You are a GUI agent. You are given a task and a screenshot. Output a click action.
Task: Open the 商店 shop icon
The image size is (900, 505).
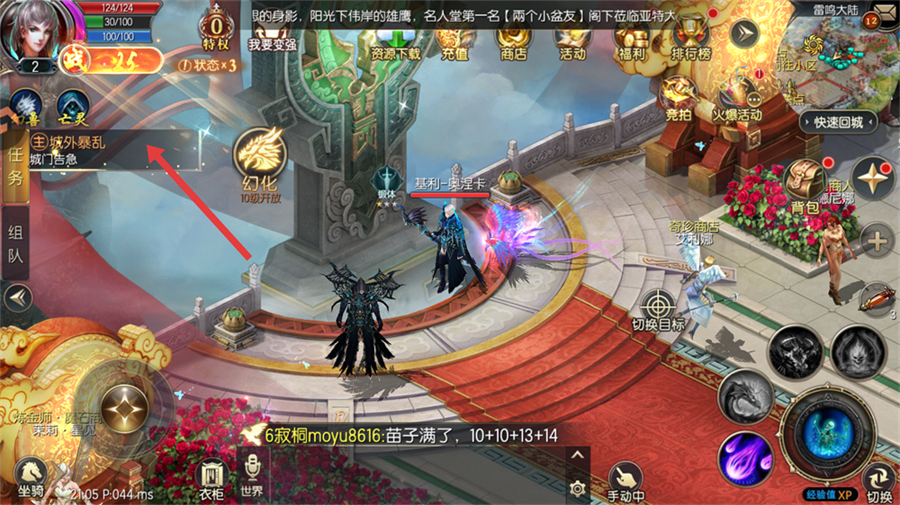pyautogui.click(x=512, y=43)
